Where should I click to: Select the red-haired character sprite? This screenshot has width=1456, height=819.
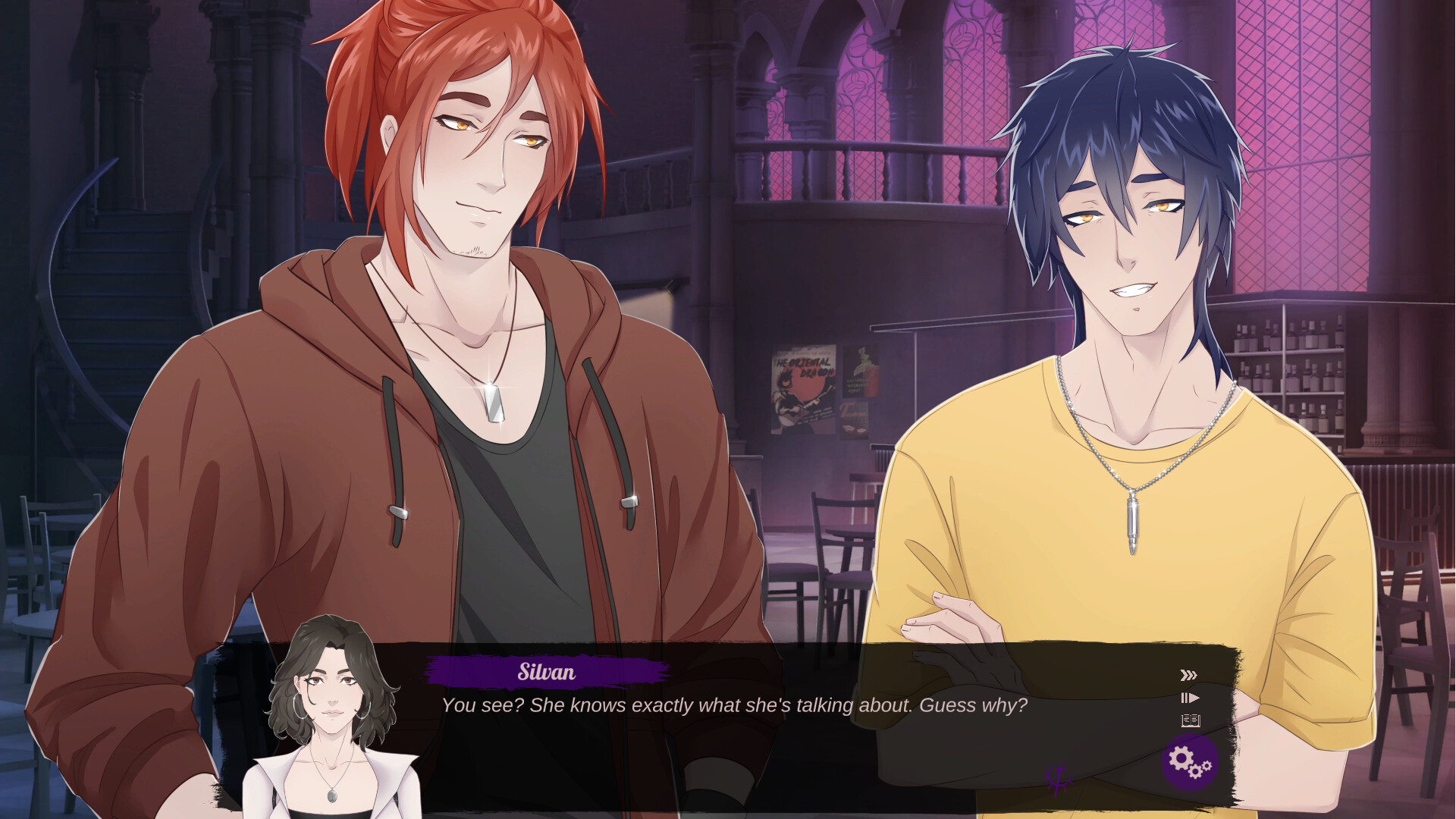pos(455,341)
